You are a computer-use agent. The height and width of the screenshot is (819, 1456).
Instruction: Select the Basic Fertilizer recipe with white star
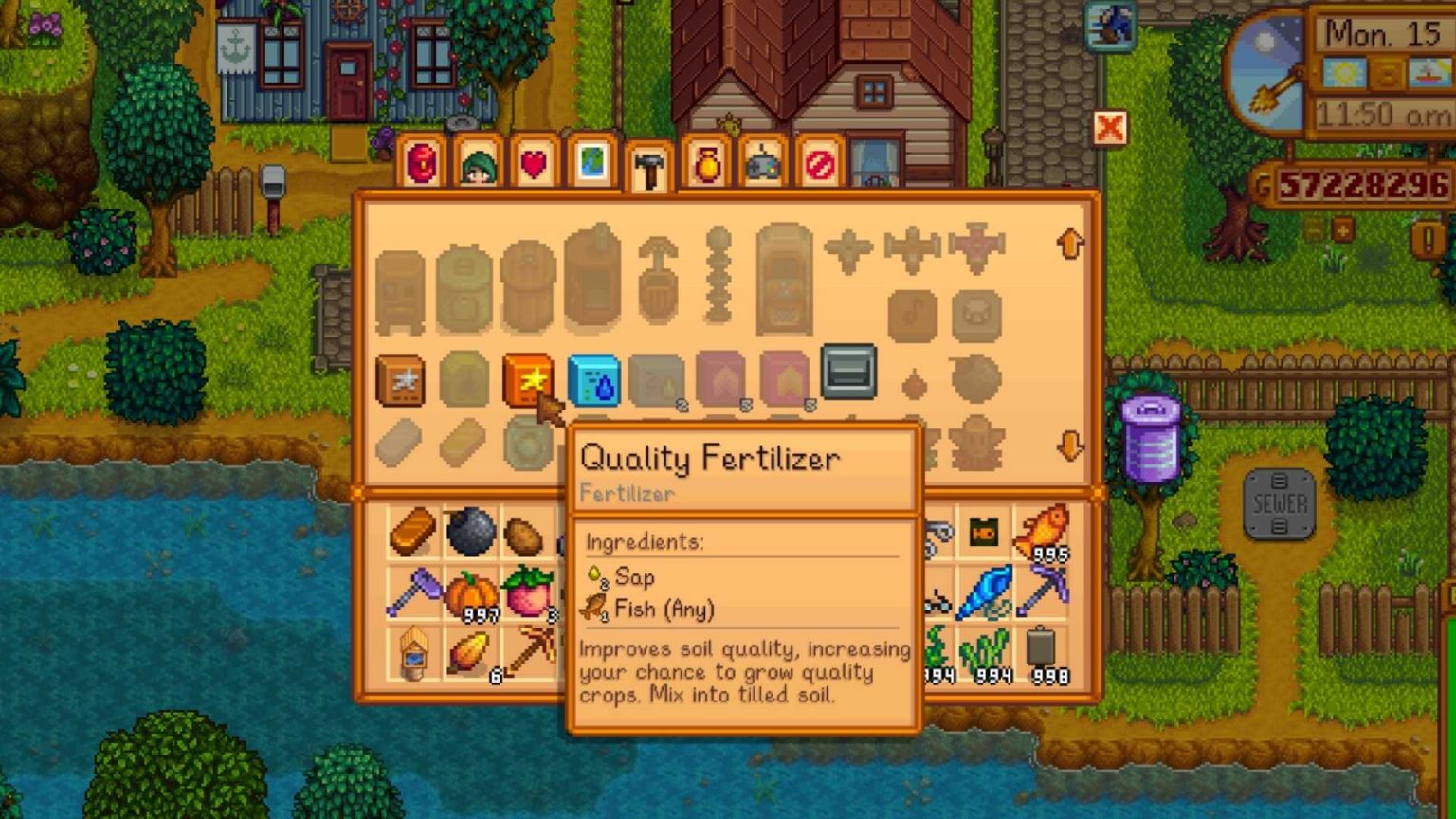[x=402, y=379]
